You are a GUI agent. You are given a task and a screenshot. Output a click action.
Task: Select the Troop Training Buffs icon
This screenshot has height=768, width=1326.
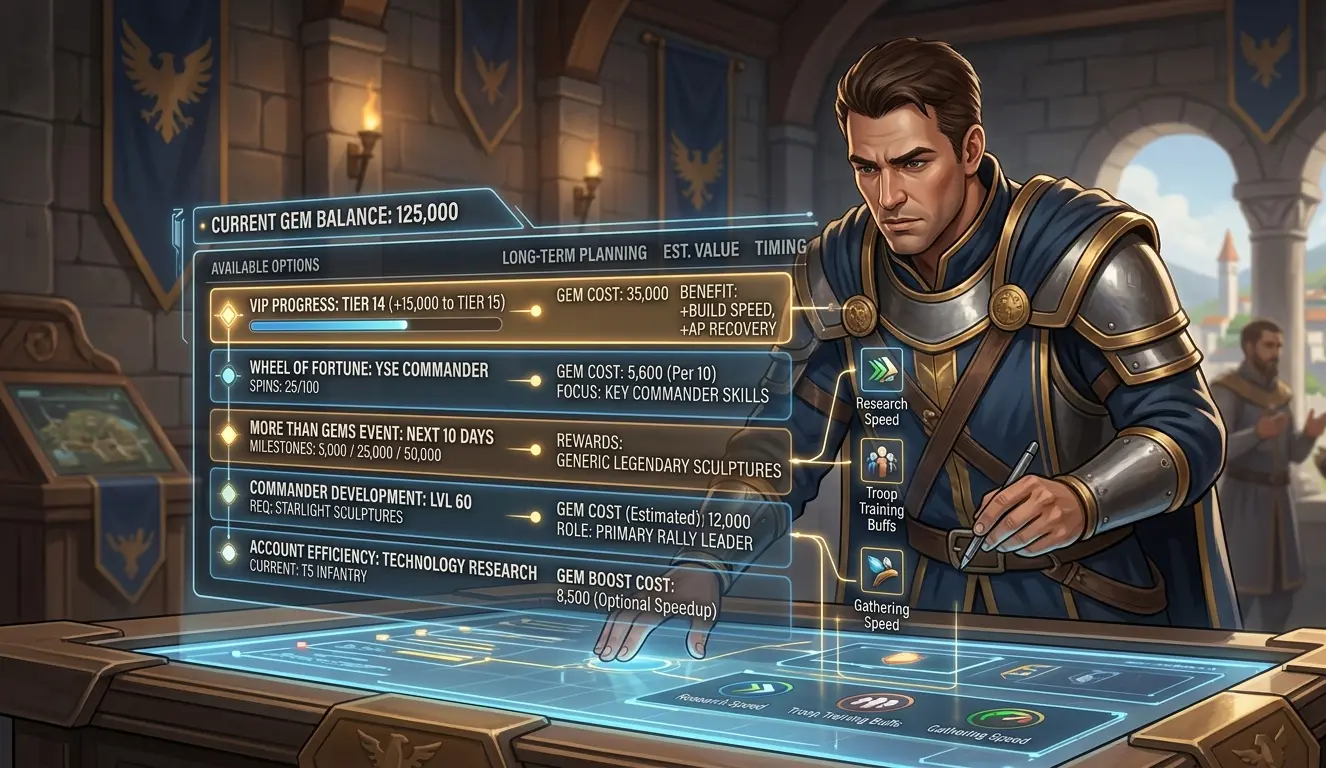click(881, 460)
